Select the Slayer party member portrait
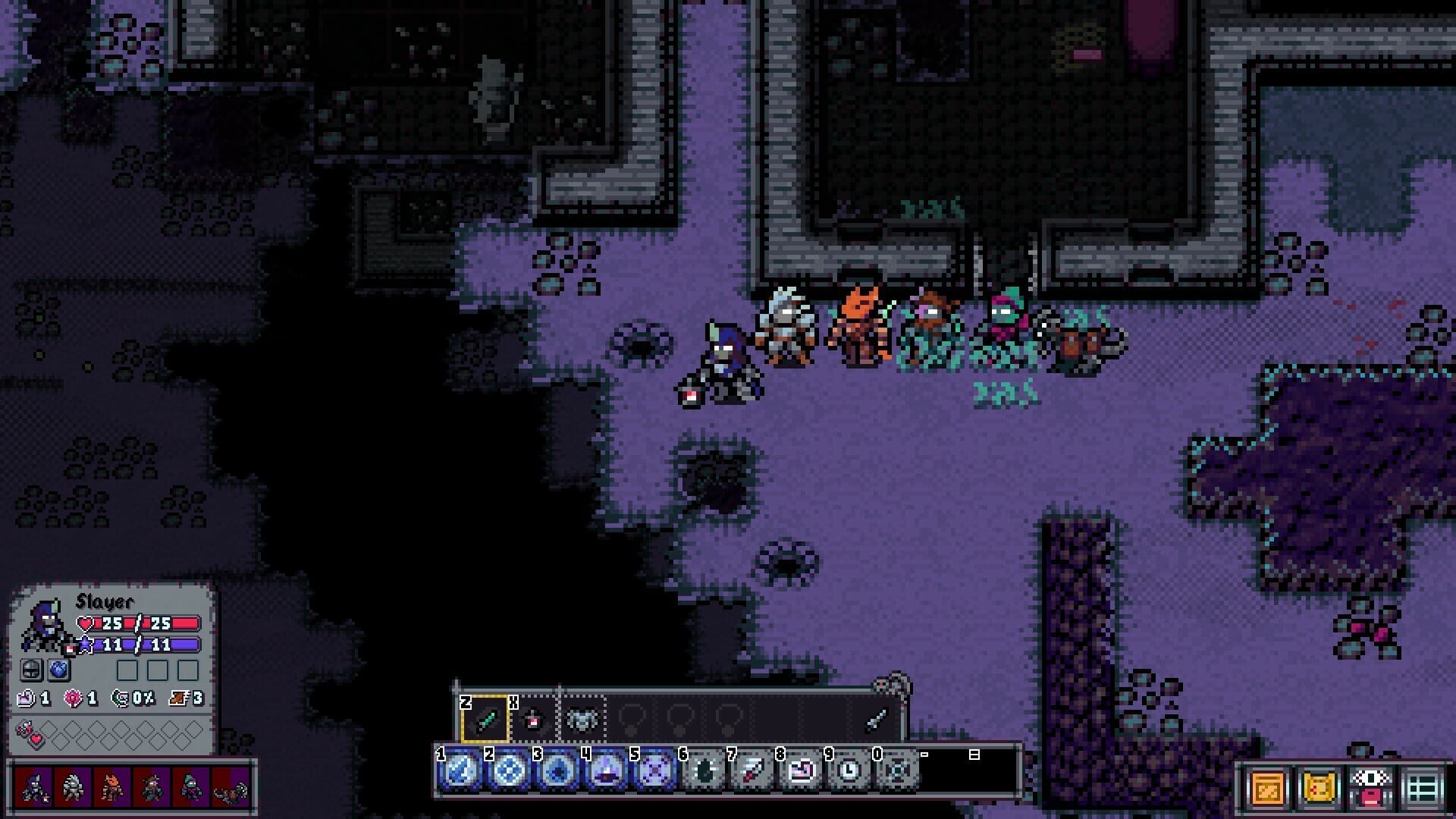 coord(32,787)
